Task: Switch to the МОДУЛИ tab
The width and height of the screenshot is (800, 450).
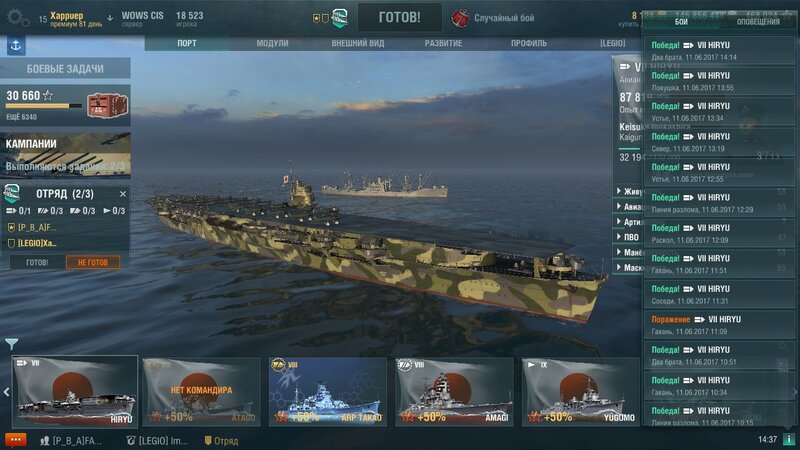Action: tap(272, 44)
